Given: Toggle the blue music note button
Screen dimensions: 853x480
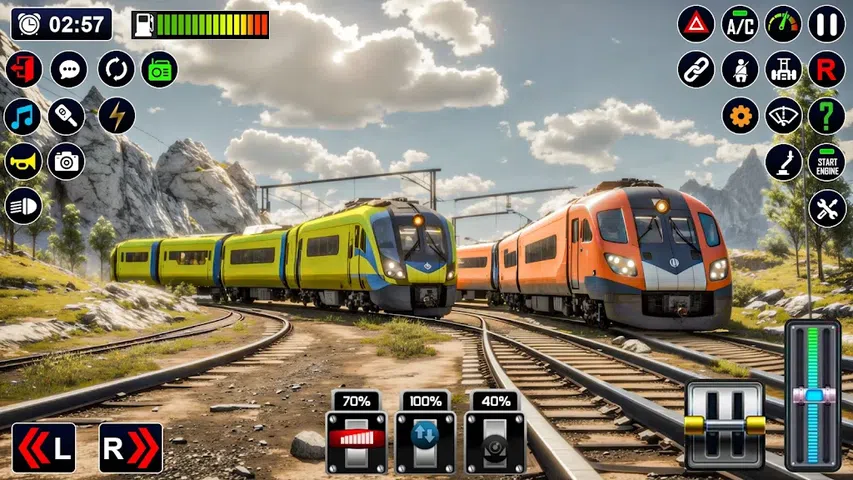Looking at the screenshot, I should tap(23, 116).
